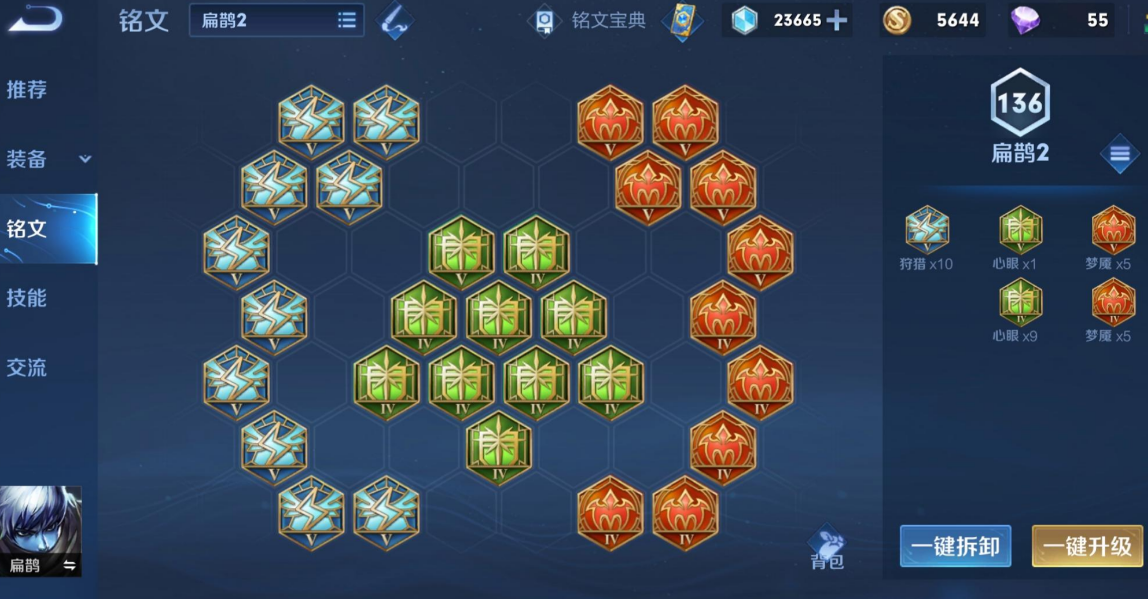Image resolution: width=1148 pixels, height=599 pixels.
Task: Open 铭文宝典 rune codex
Action: point(590,21)
